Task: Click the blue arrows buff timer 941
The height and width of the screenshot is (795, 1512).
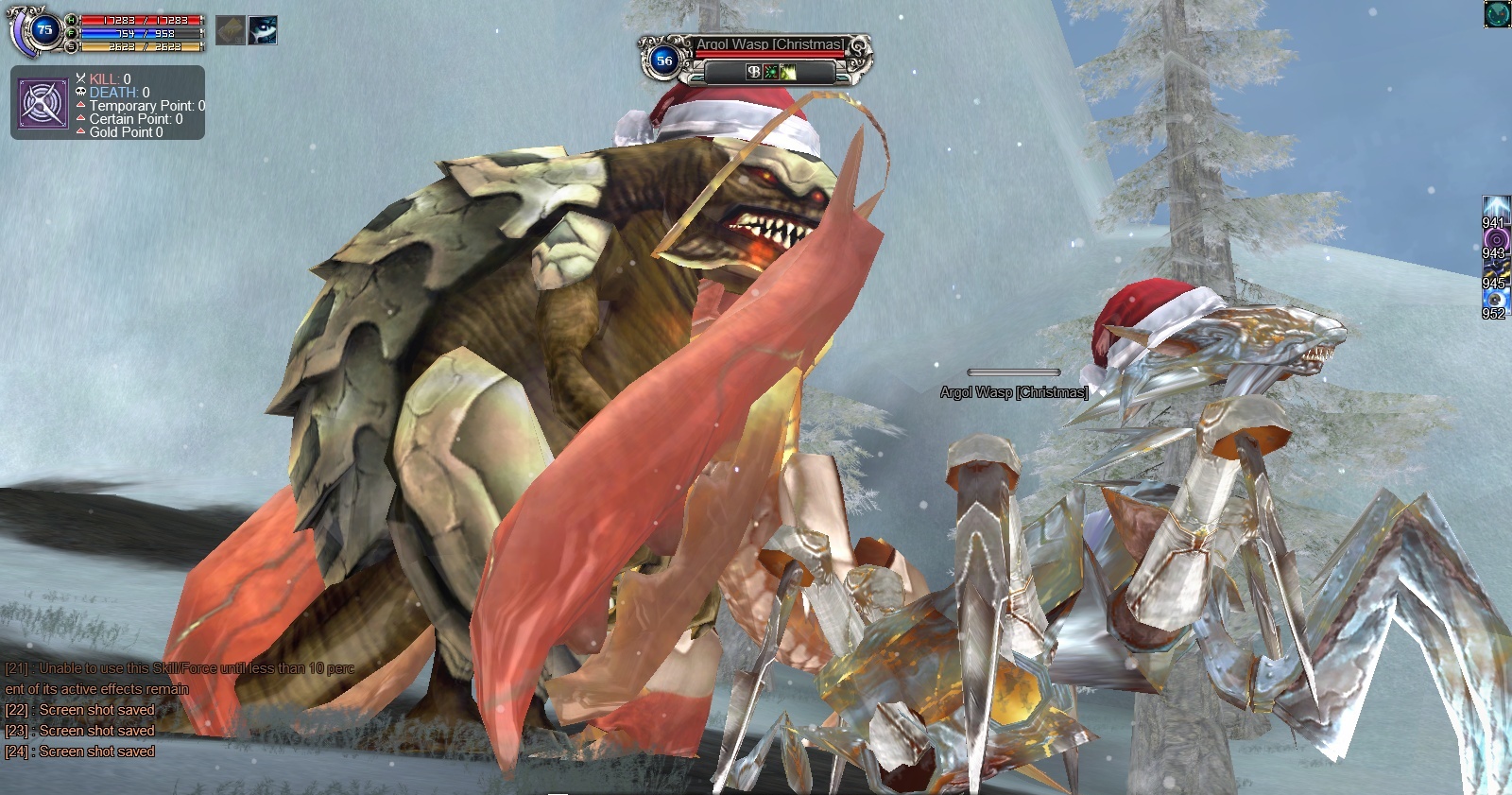Action: click(1494, 209)
